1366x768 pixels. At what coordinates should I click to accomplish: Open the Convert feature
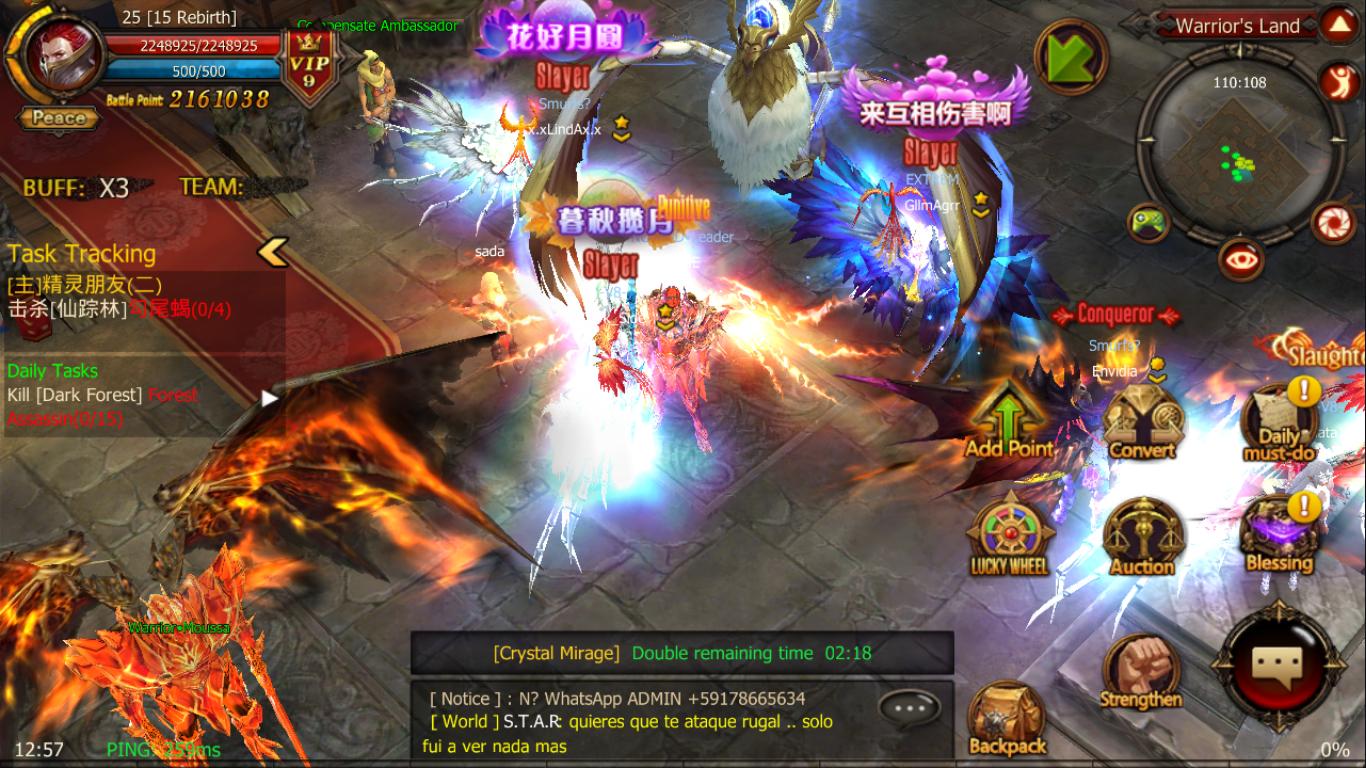point(1143,418)
